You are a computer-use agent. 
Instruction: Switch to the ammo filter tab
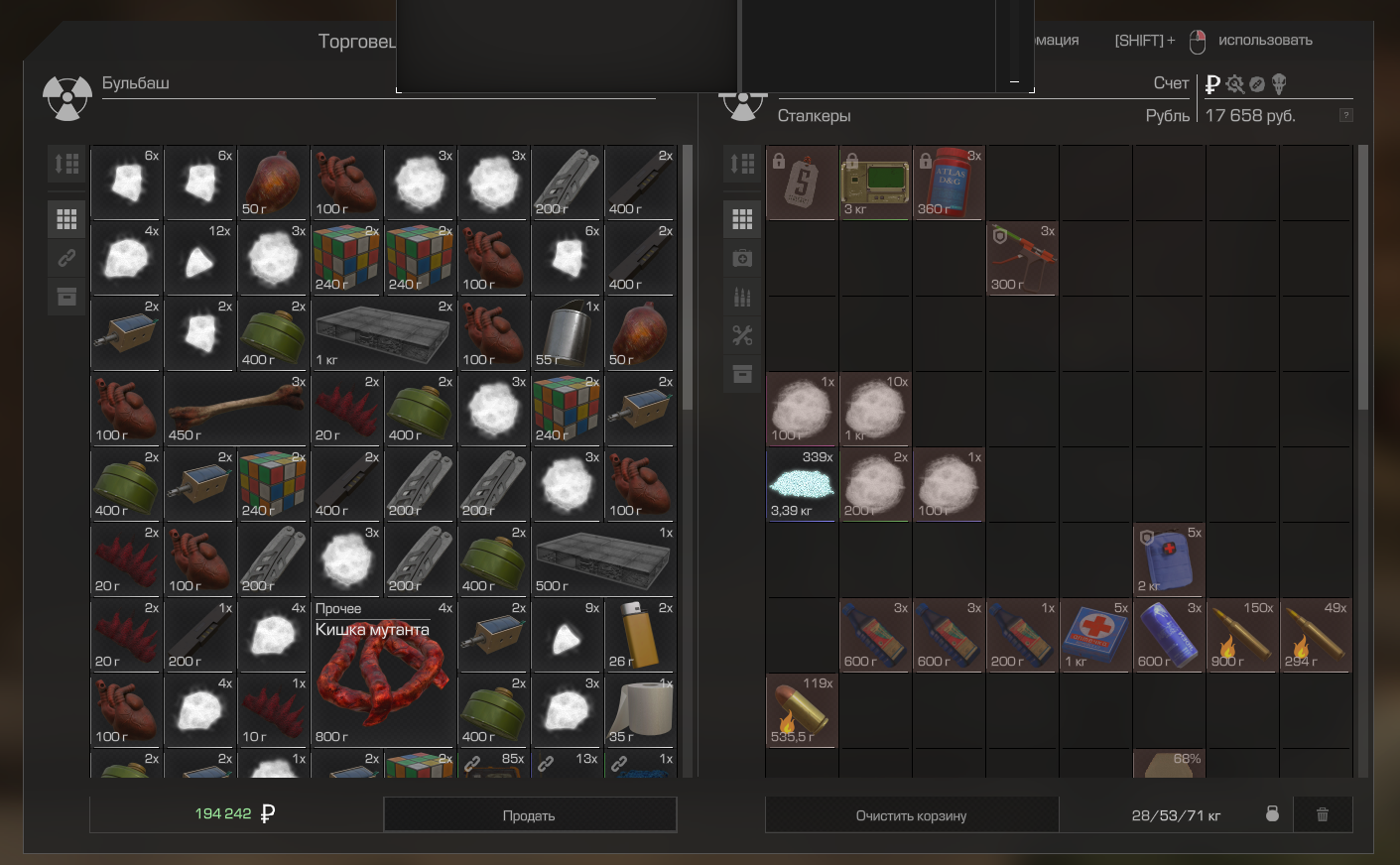[742, 297]
